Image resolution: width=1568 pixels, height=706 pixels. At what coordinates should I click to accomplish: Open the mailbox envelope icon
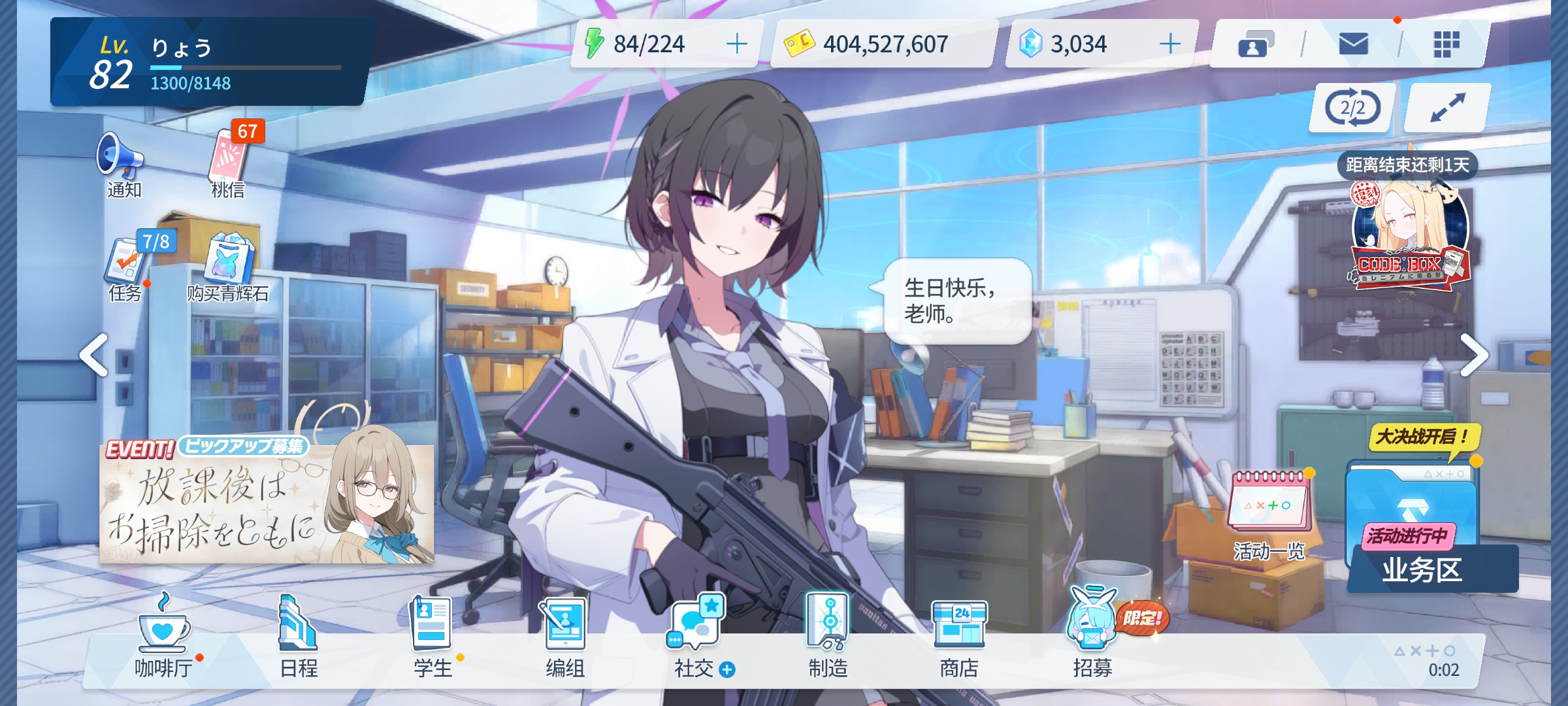[1353, 44]
